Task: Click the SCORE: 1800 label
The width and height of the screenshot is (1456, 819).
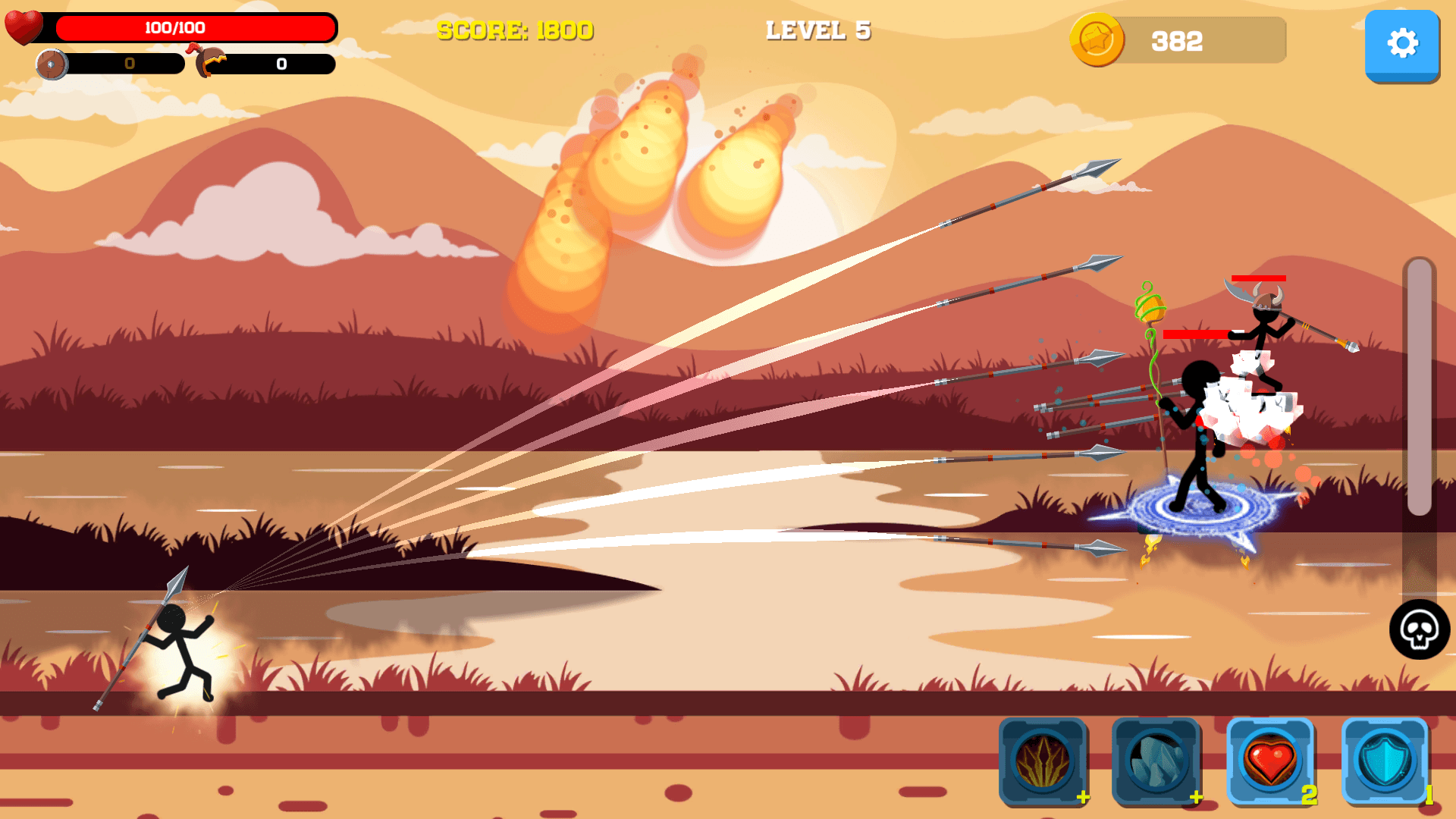Action: coord(516,32)
